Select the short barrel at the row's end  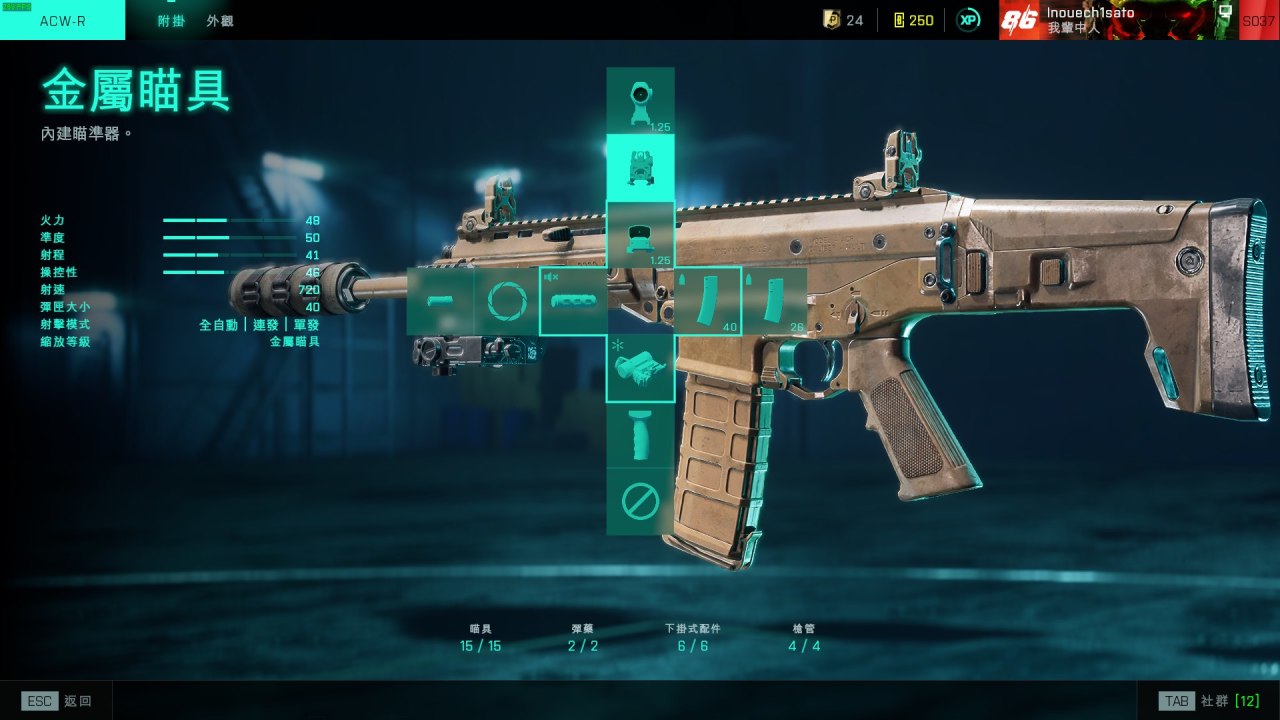pyautogui.click(x=440, y=300)
